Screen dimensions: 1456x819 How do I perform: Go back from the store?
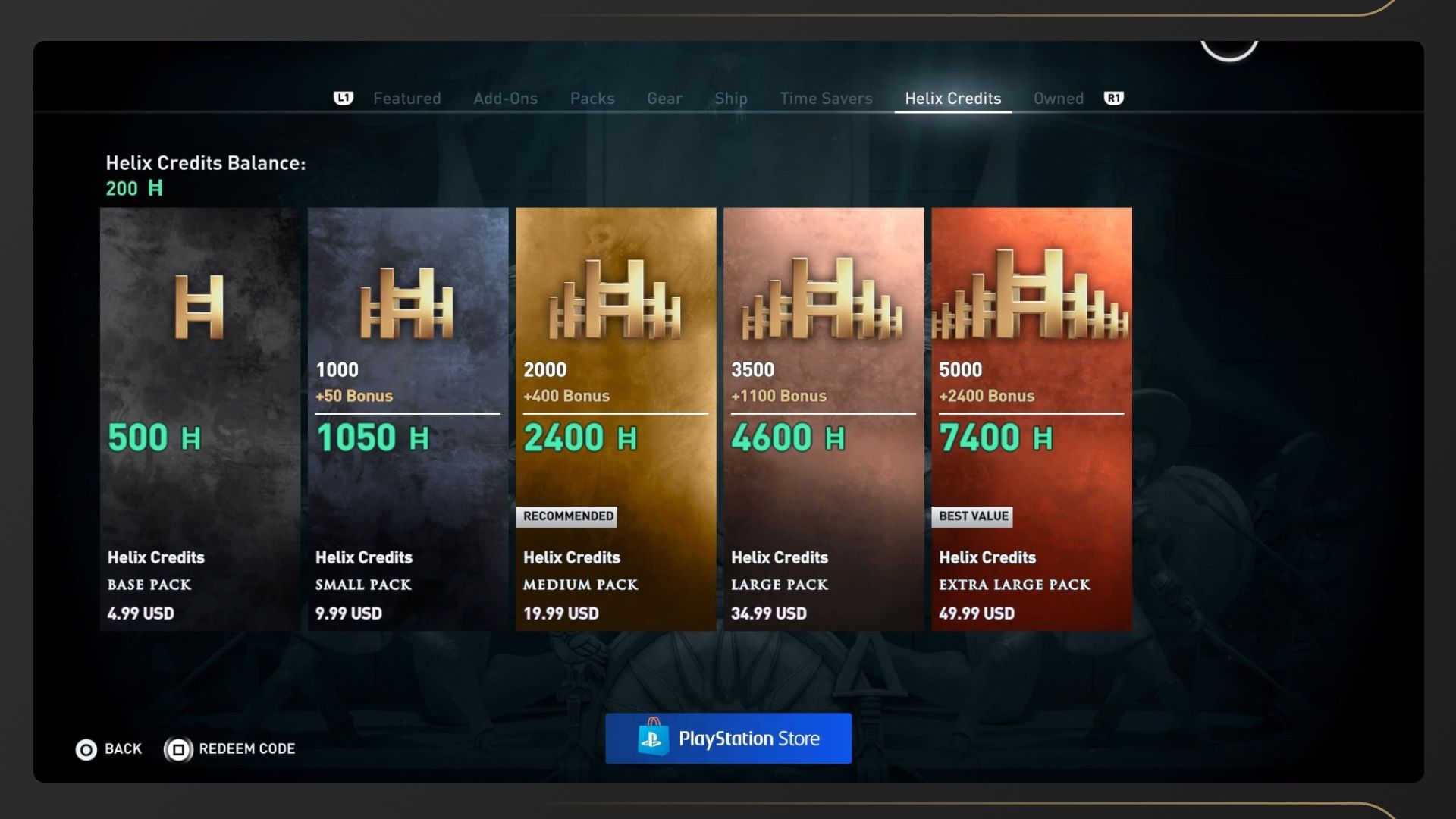(x=109, y=749)
